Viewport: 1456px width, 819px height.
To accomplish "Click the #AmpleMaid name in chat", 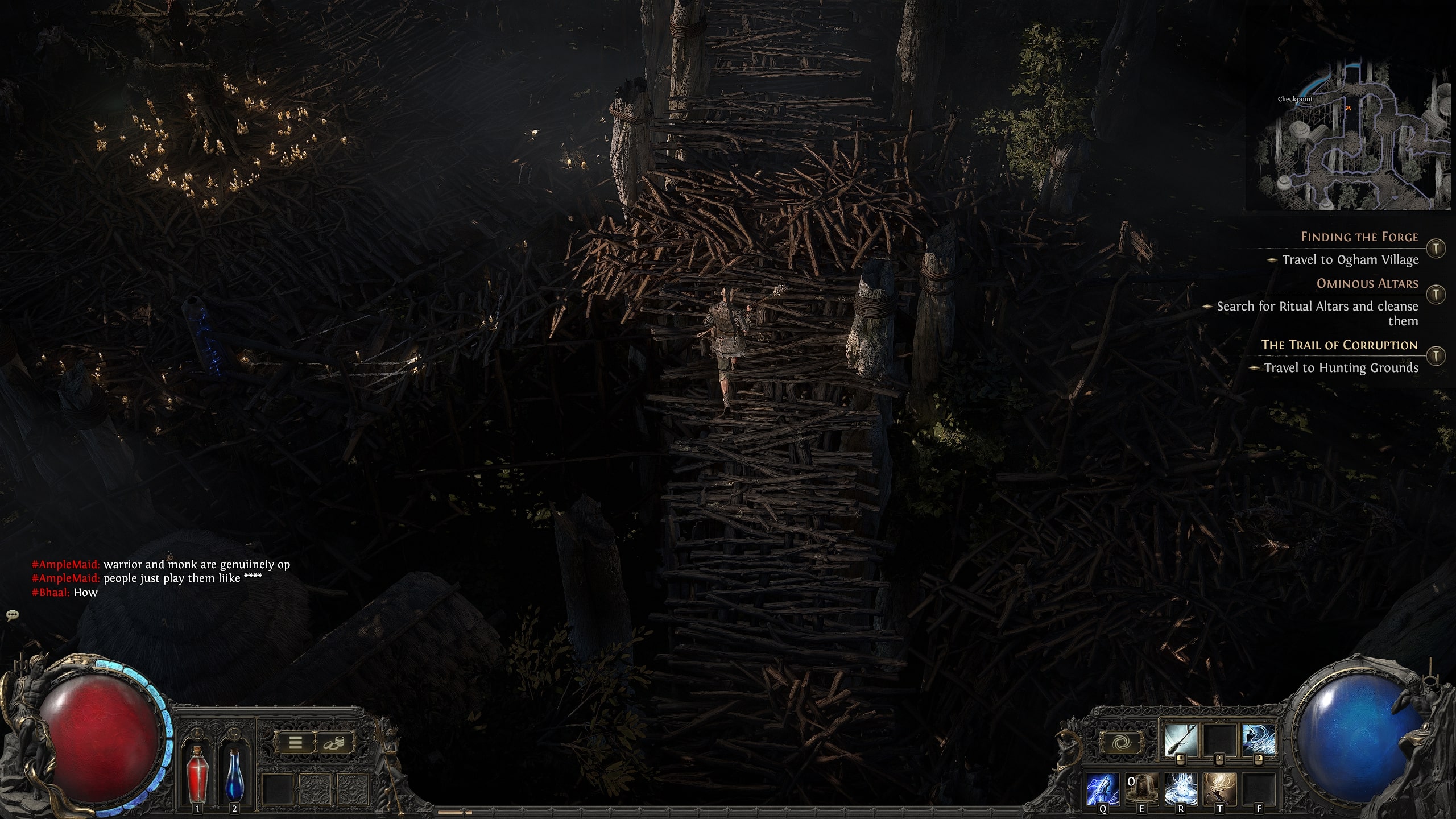I will (x=65, y=565).
